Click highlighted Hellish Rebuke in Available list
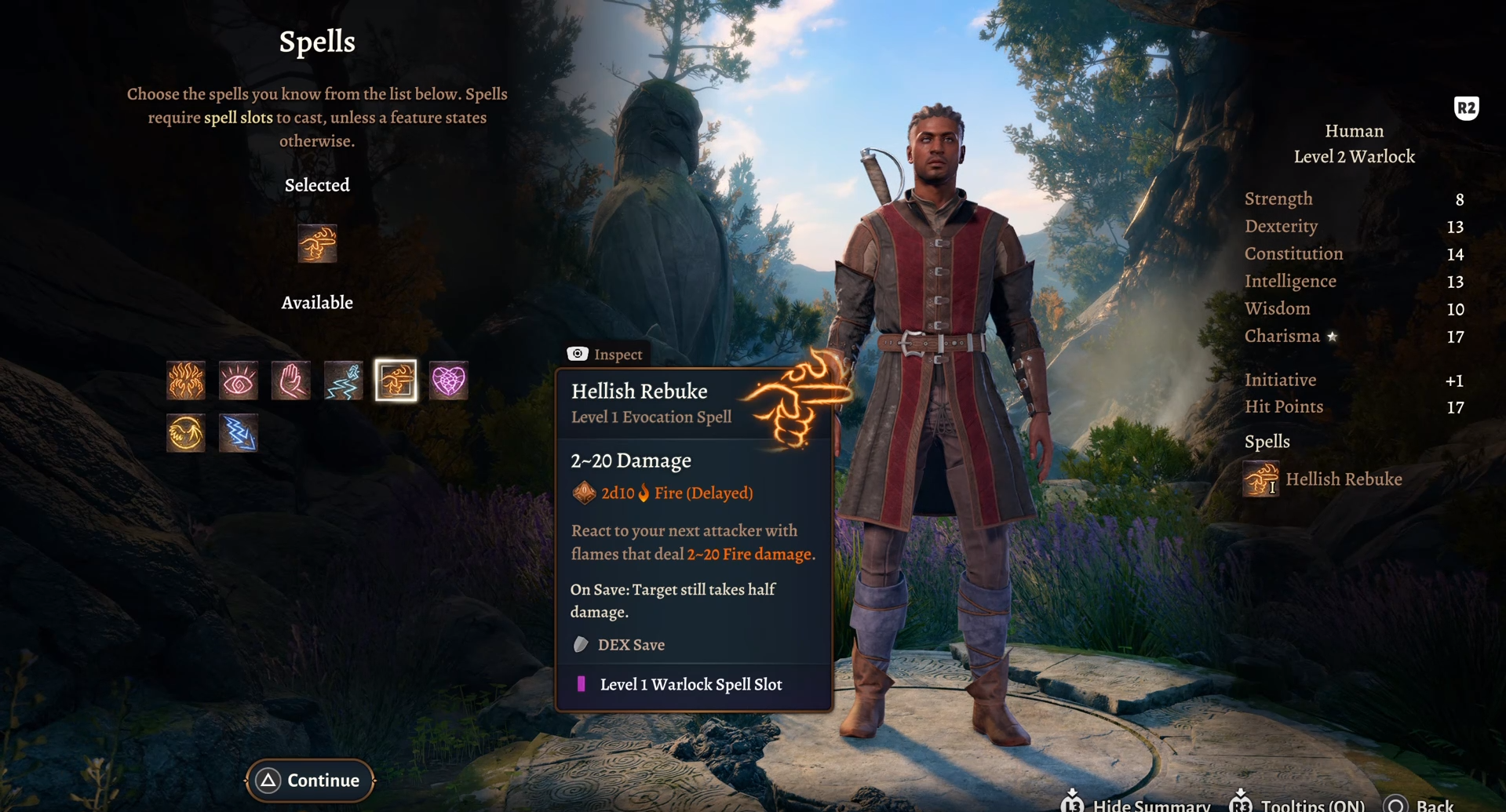This screenshot has height=812, width=1506. (x=396, y=381)
